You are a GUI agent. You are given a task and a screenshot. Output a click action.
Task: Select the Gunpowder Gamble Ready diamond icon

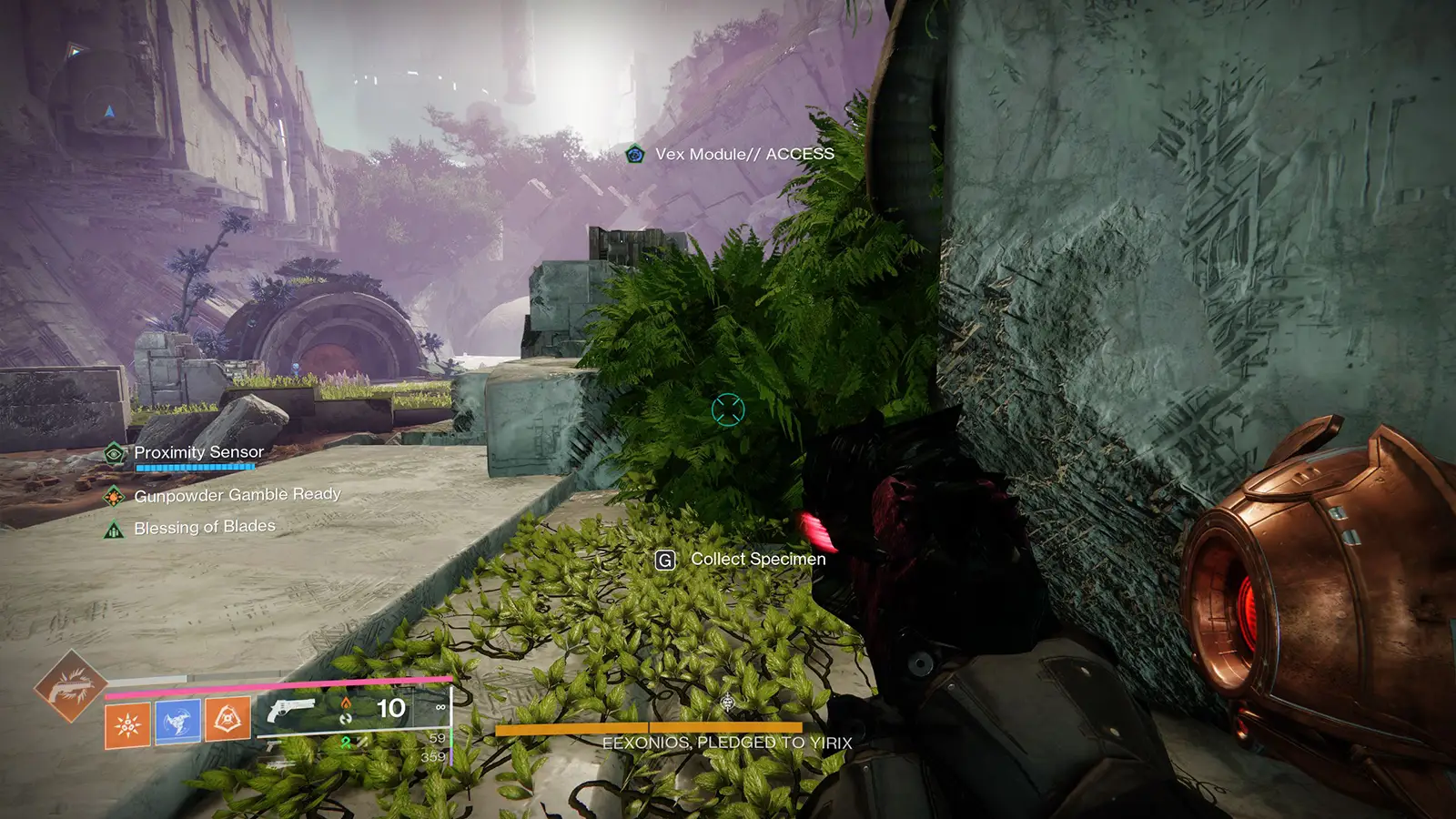(x=115, y=496)
